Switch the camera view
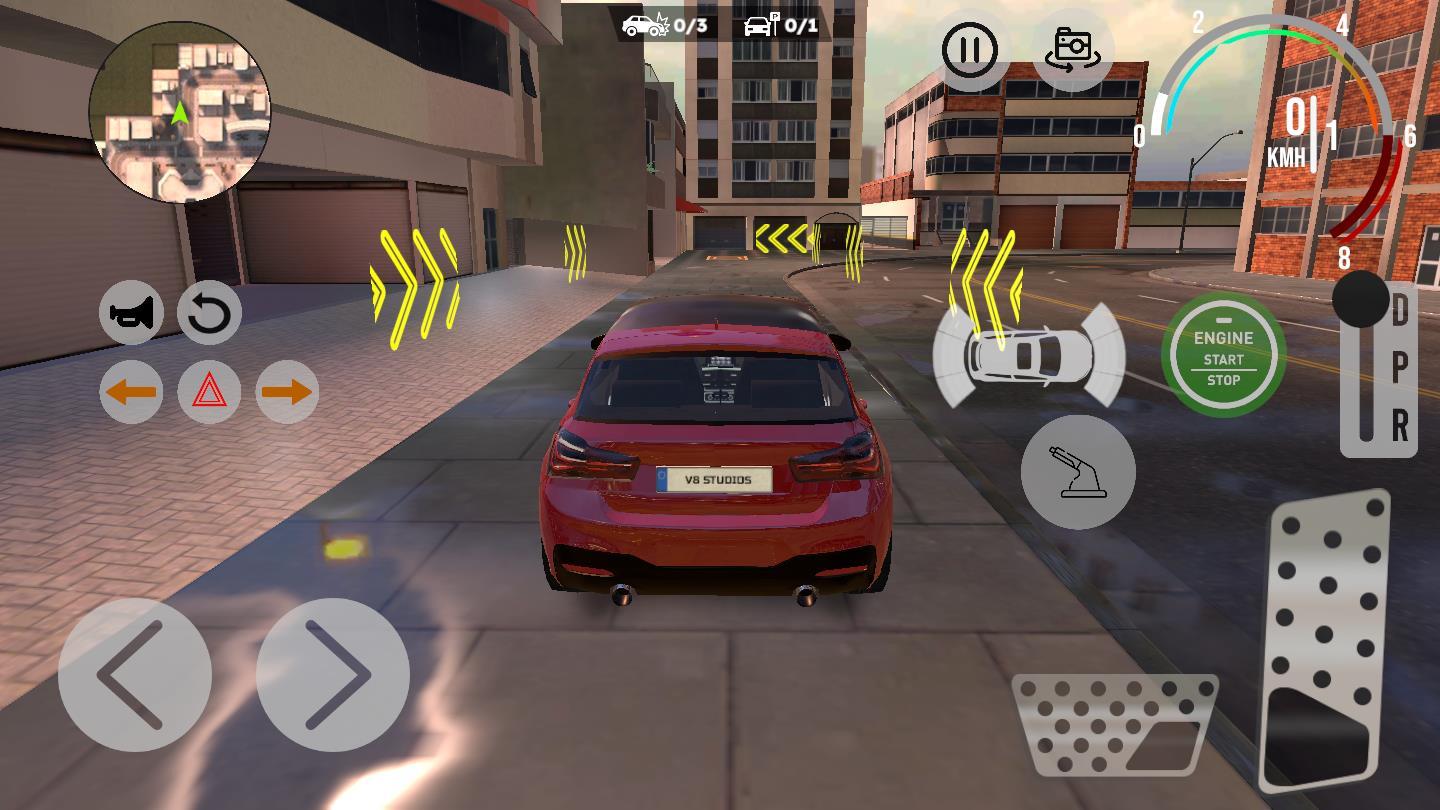 coord(1072,49)
